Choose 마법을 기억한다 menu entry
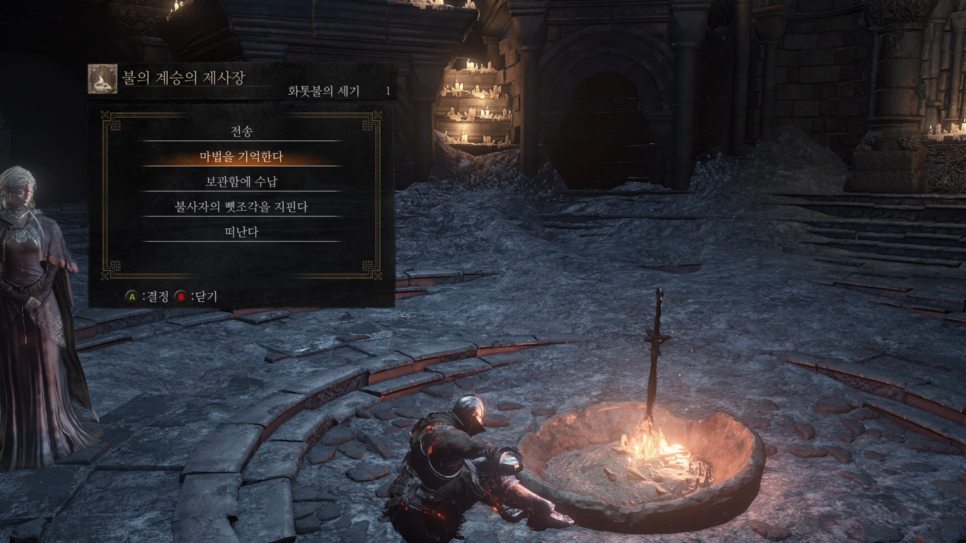The width and height of the screenshot is (966, 543). click(241, 157)
